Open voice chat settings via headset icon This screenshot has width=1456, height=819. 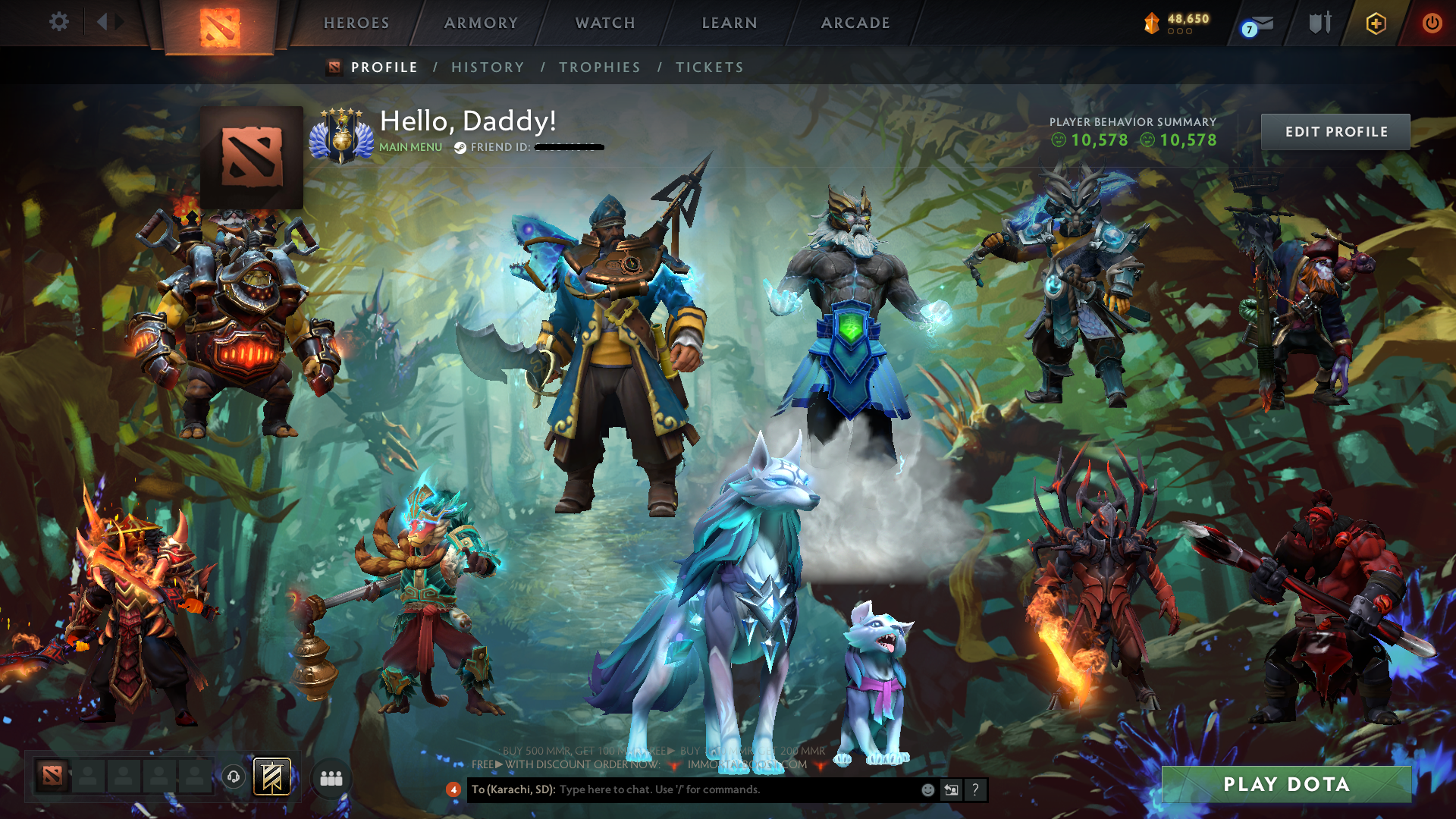pyautogui.click(x=232, y=778)
